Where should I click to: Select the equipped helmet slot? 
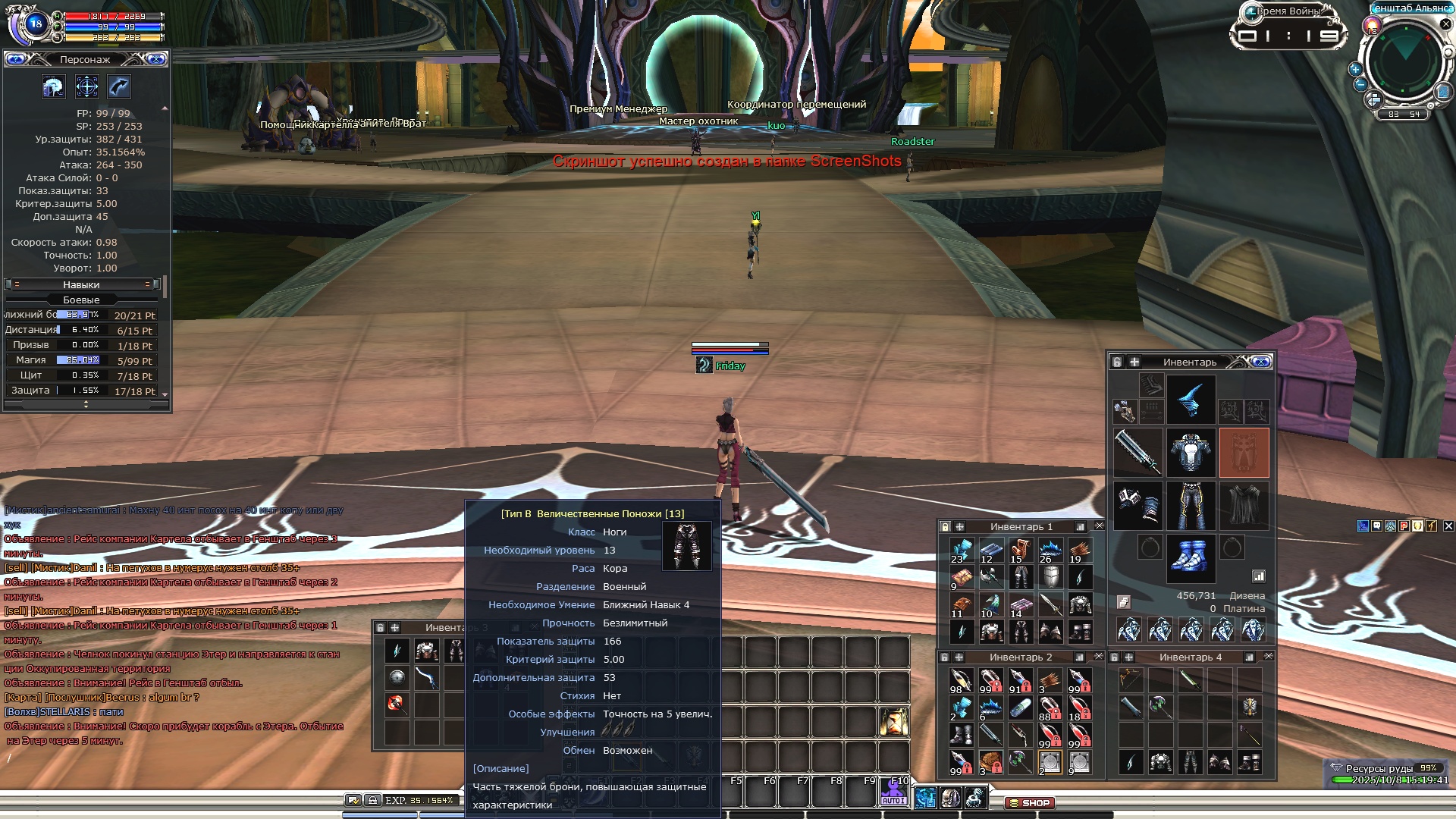tap(1191, 400)
